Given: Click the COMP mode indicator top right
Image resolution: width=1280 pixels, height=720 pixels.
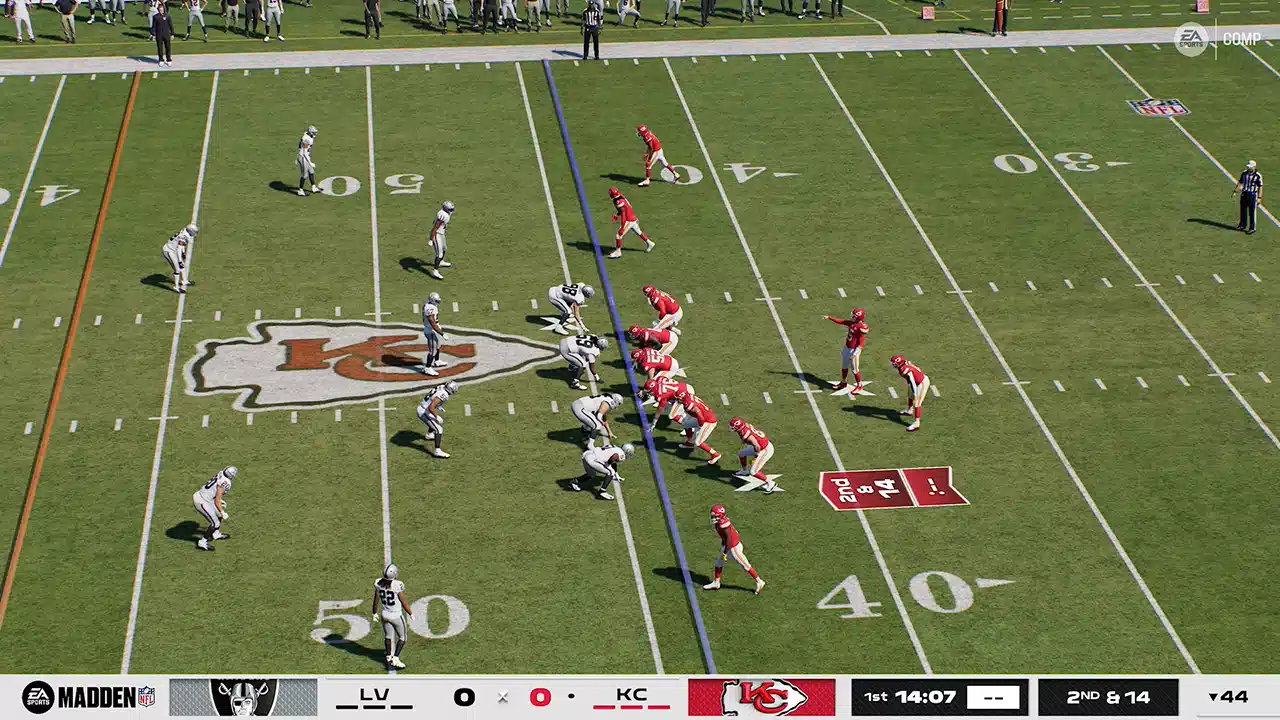Looking at the screenshot, I should coord(1240,37).
